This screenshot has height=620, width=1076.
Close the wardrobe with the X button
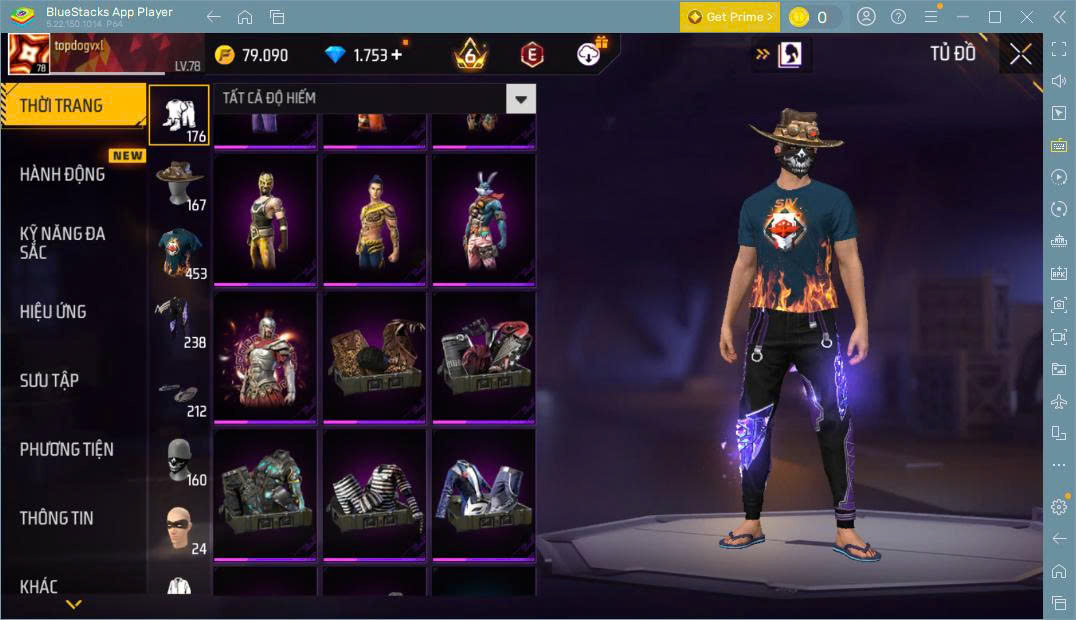(1020, 54)
